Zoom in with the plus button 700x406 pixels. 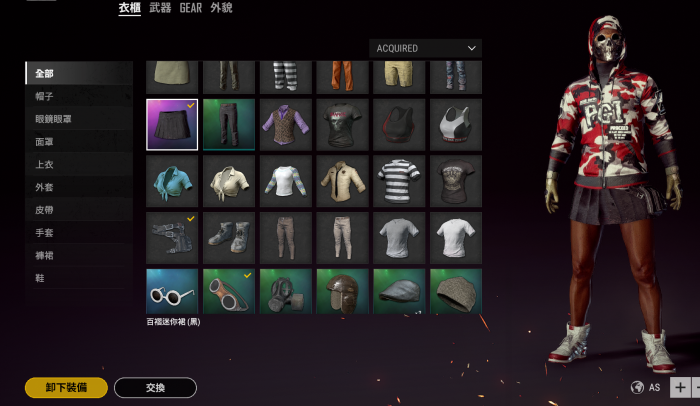point(679,387)
